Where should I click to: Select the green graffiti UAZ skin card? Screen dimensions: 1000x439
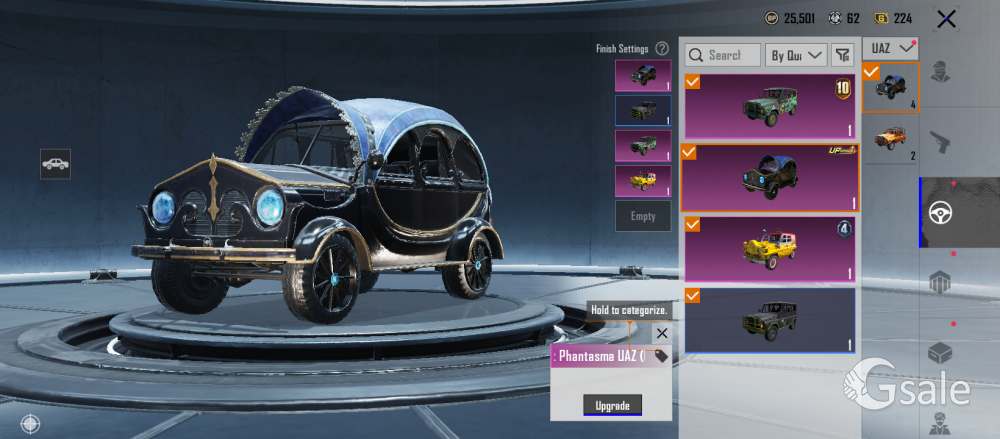tap(769, 106)
